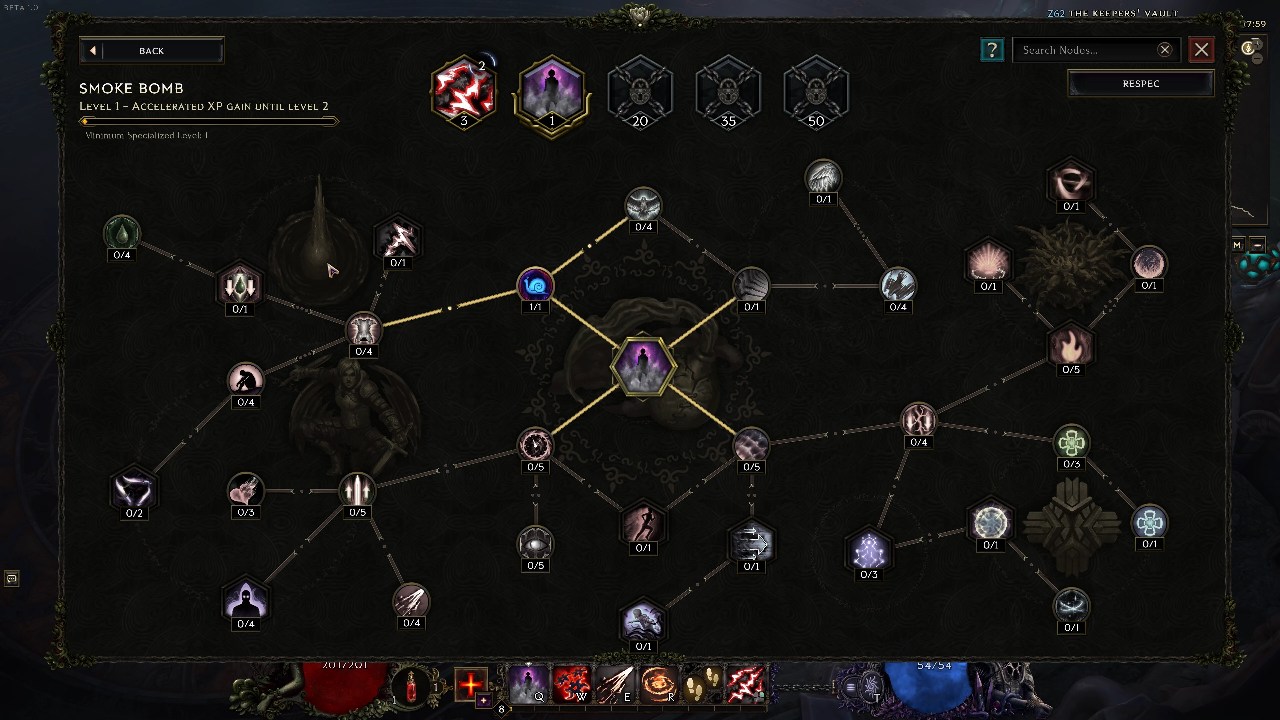Activate the Smoke Bomb hotbar ability
Image resolution: width=1280 pixels, height=720 pixels.
[x=528, y=685]
